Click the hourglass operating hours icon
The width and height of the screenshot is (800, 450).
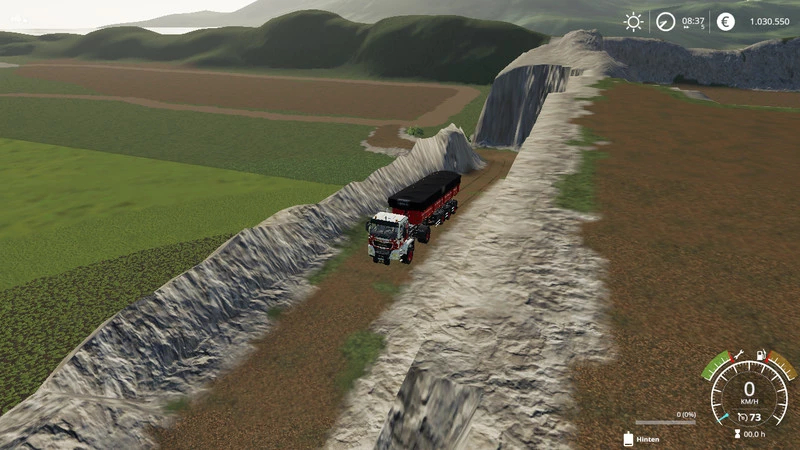coord(736,434)
